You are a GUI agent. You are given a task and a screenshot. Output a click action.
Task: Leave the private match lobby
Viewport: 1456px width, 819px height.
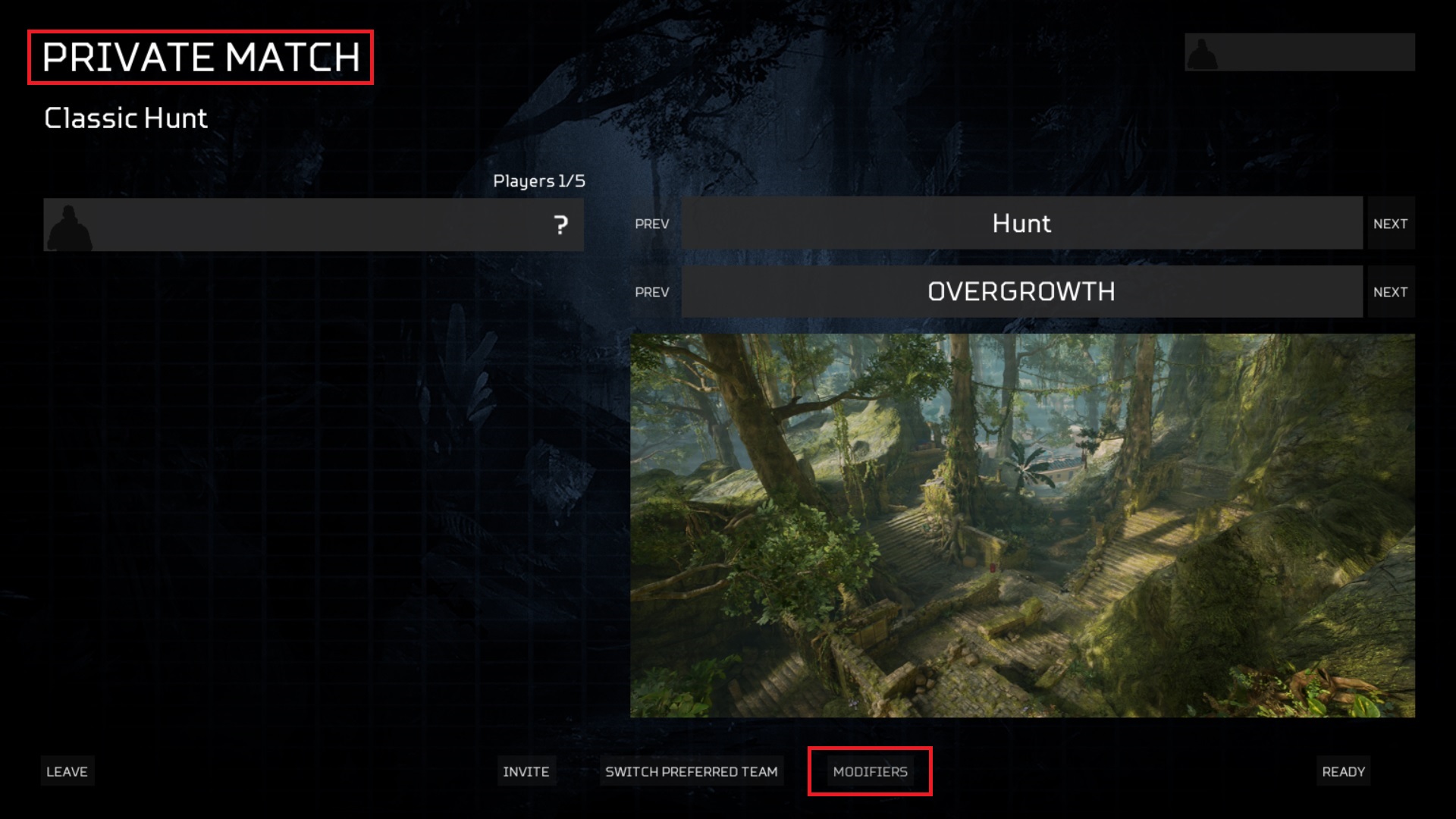click(67, 771)
